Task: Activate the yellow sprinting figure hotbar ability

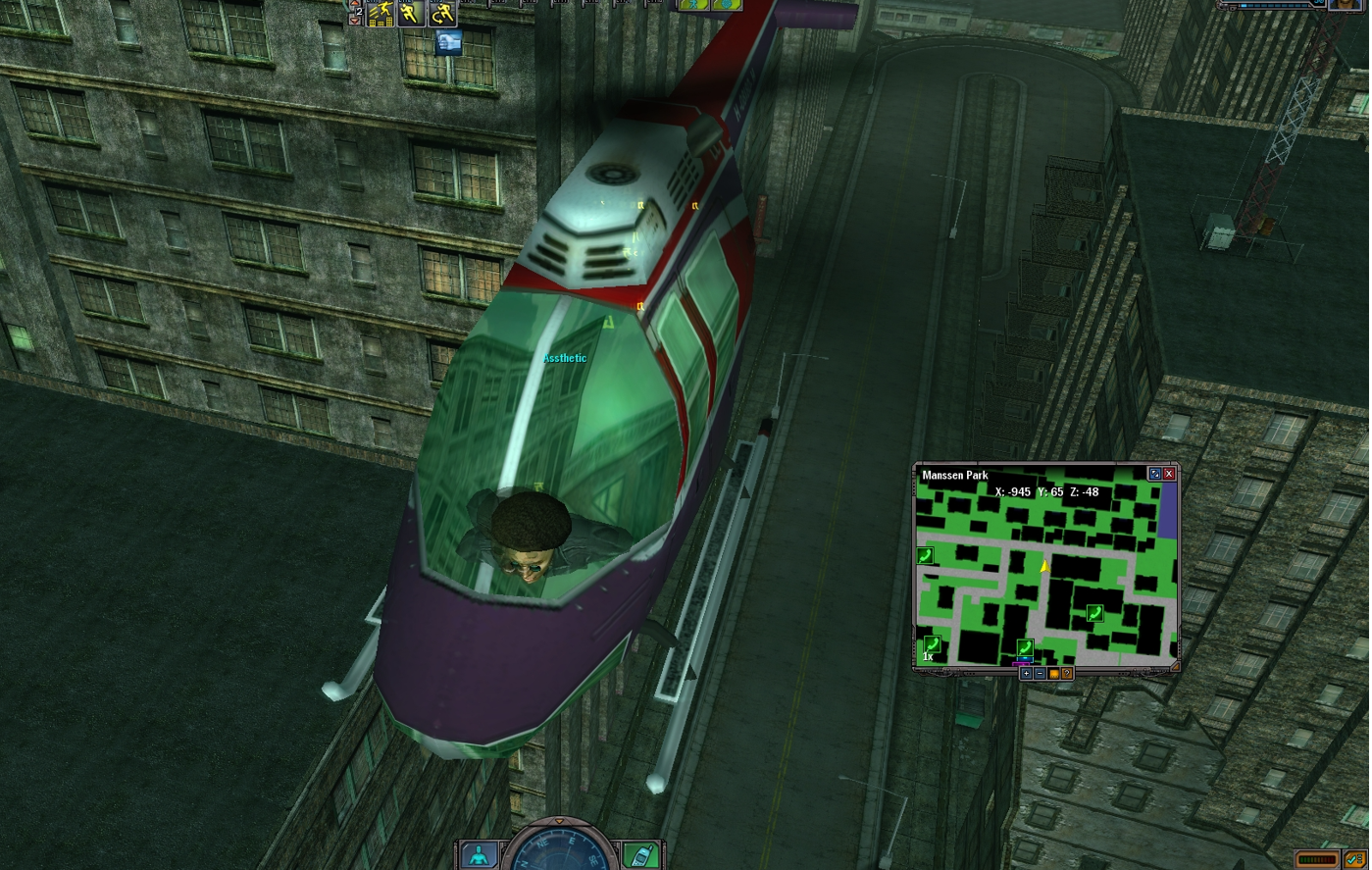Action: point(410,13)
